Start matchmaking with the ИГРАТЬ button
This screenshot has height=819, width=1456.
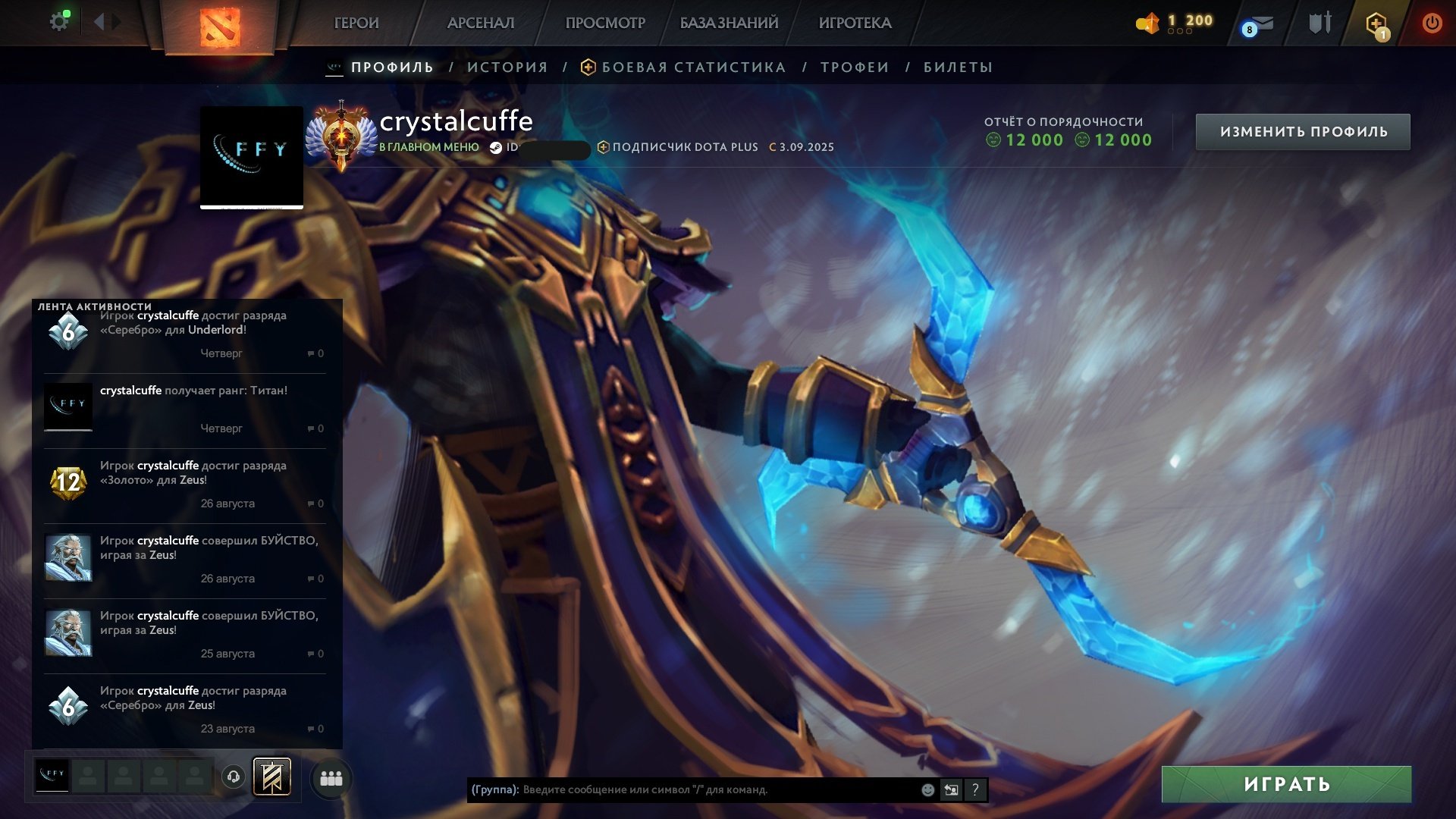[x=1286, y=784]
